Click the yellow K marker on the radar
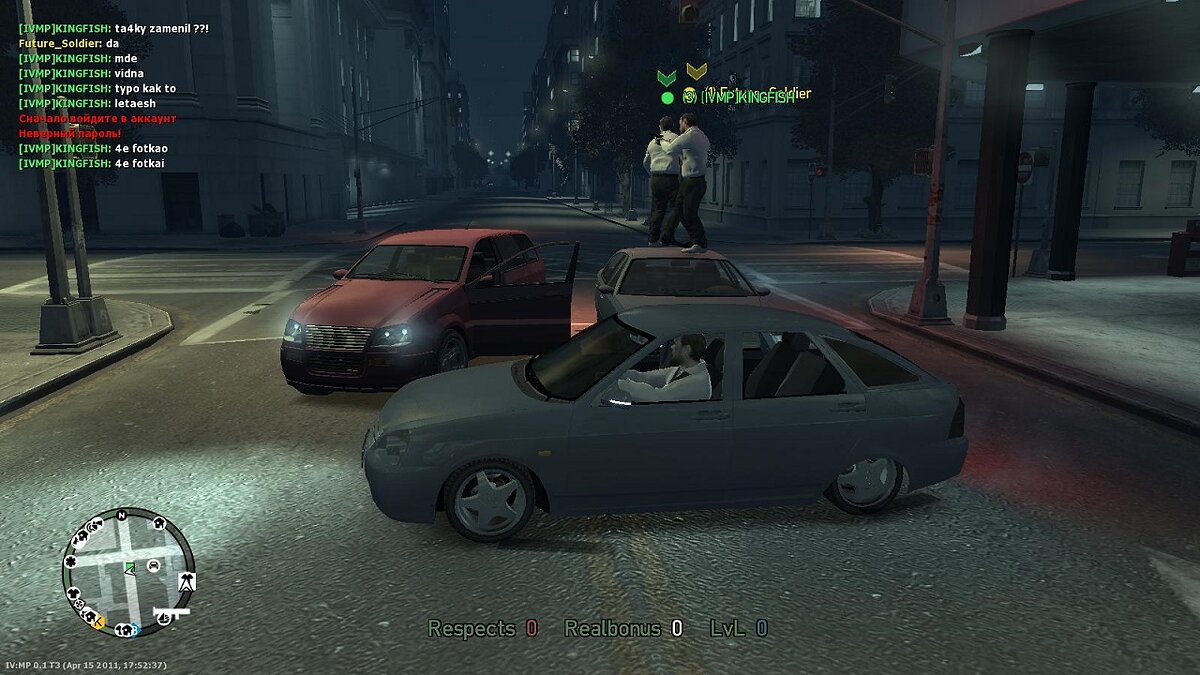Screen dimensions: 1200x675 click(98, 622)
